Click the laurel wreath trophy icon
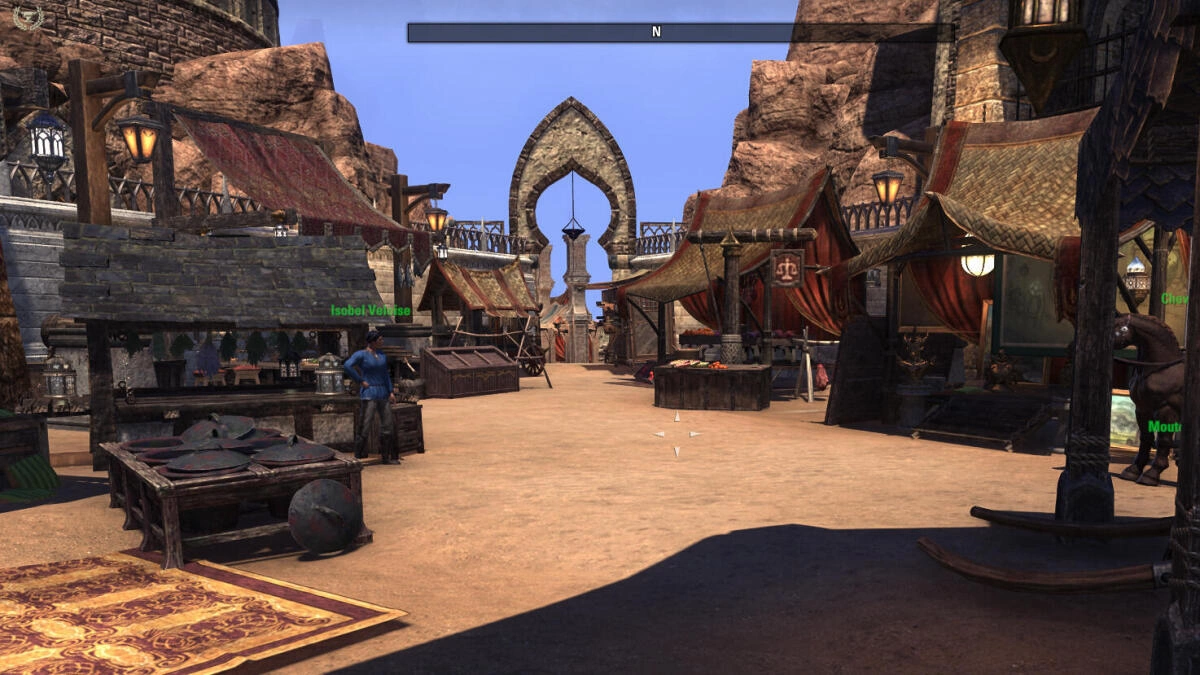 (27, 17)
